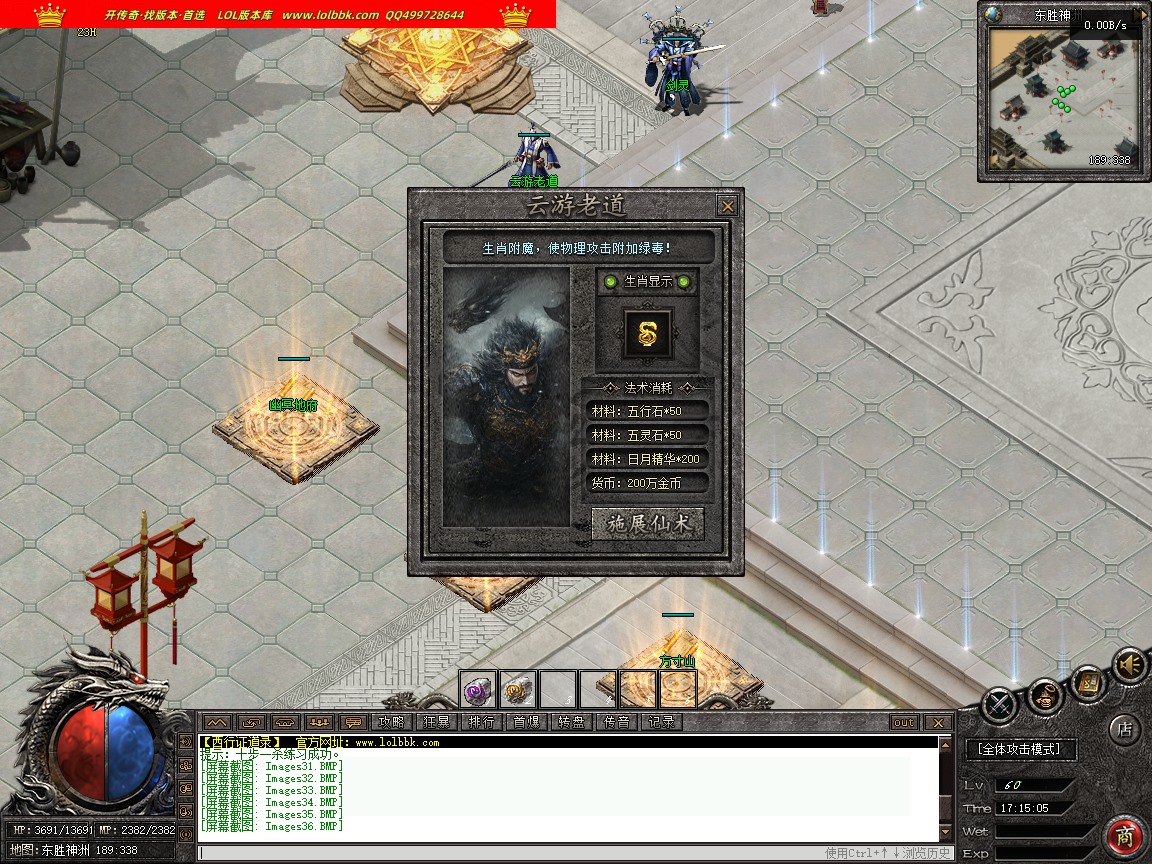Close the 云游老道 dialog window
1152x864 pixels.
tap(727, 206)
